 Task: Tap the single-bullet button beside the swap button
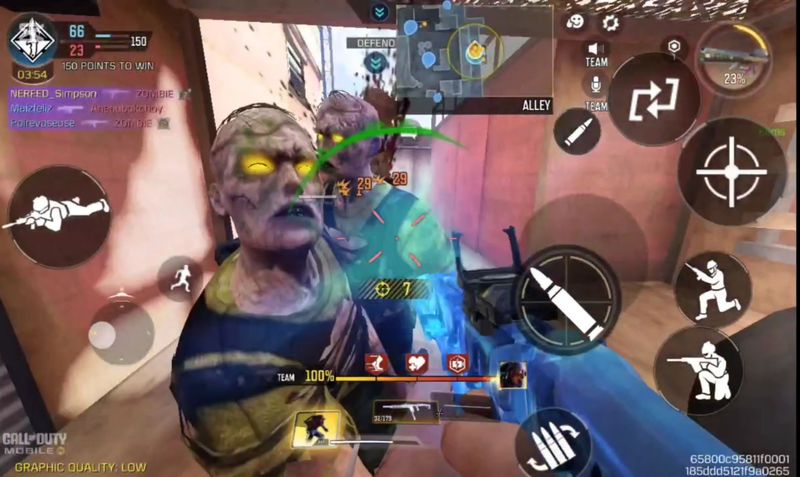(x=579, y=130)
